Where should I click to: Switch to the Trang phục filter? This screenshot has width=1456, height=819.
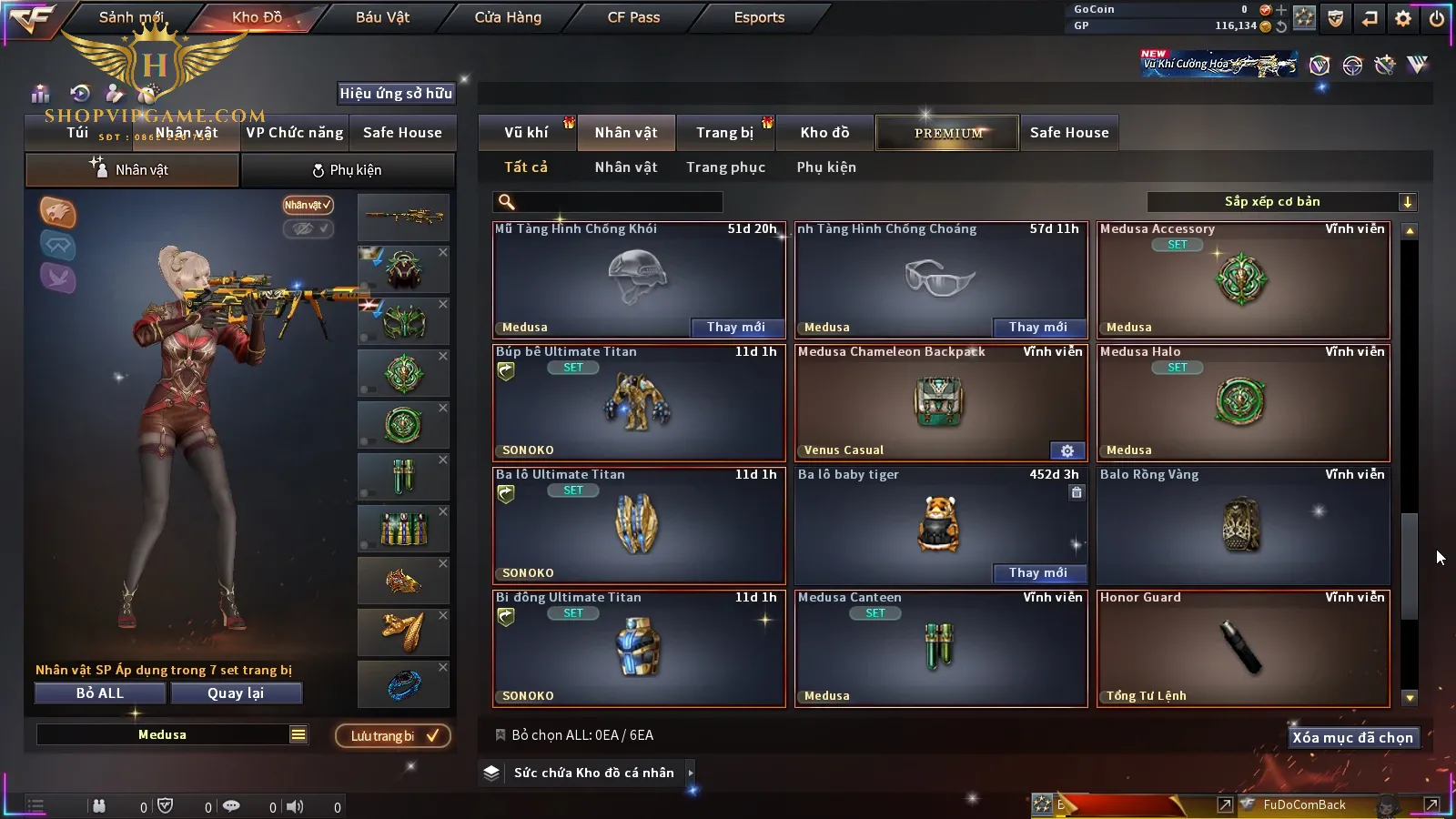pyautogui.click(x=725, y=167)
